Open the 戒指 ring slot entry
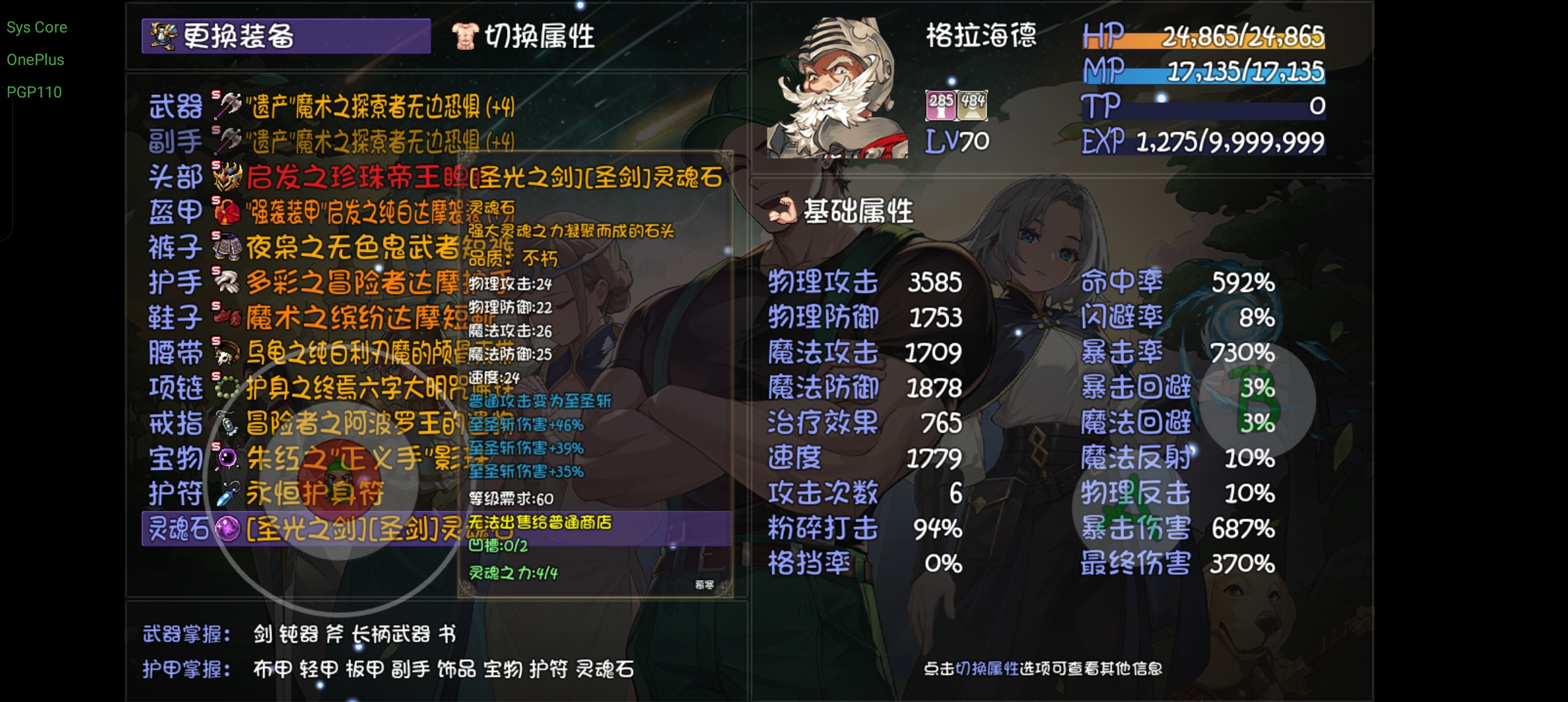The height and width of the screenshot is (702, 1568). click(226, 424)
